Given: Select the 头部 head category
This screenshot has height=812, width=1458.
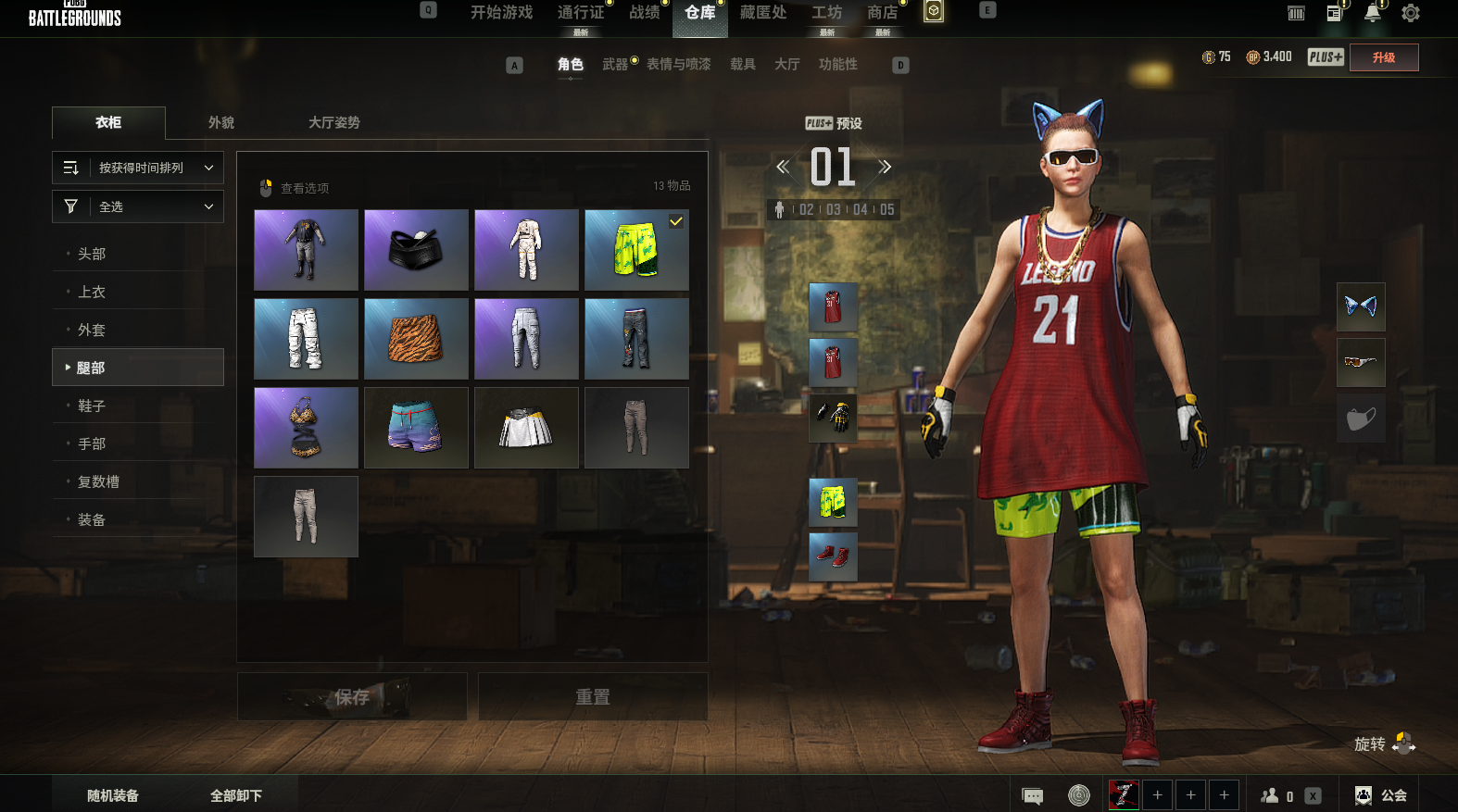Looking at the screenshot, I should click(x=92, y=254).
